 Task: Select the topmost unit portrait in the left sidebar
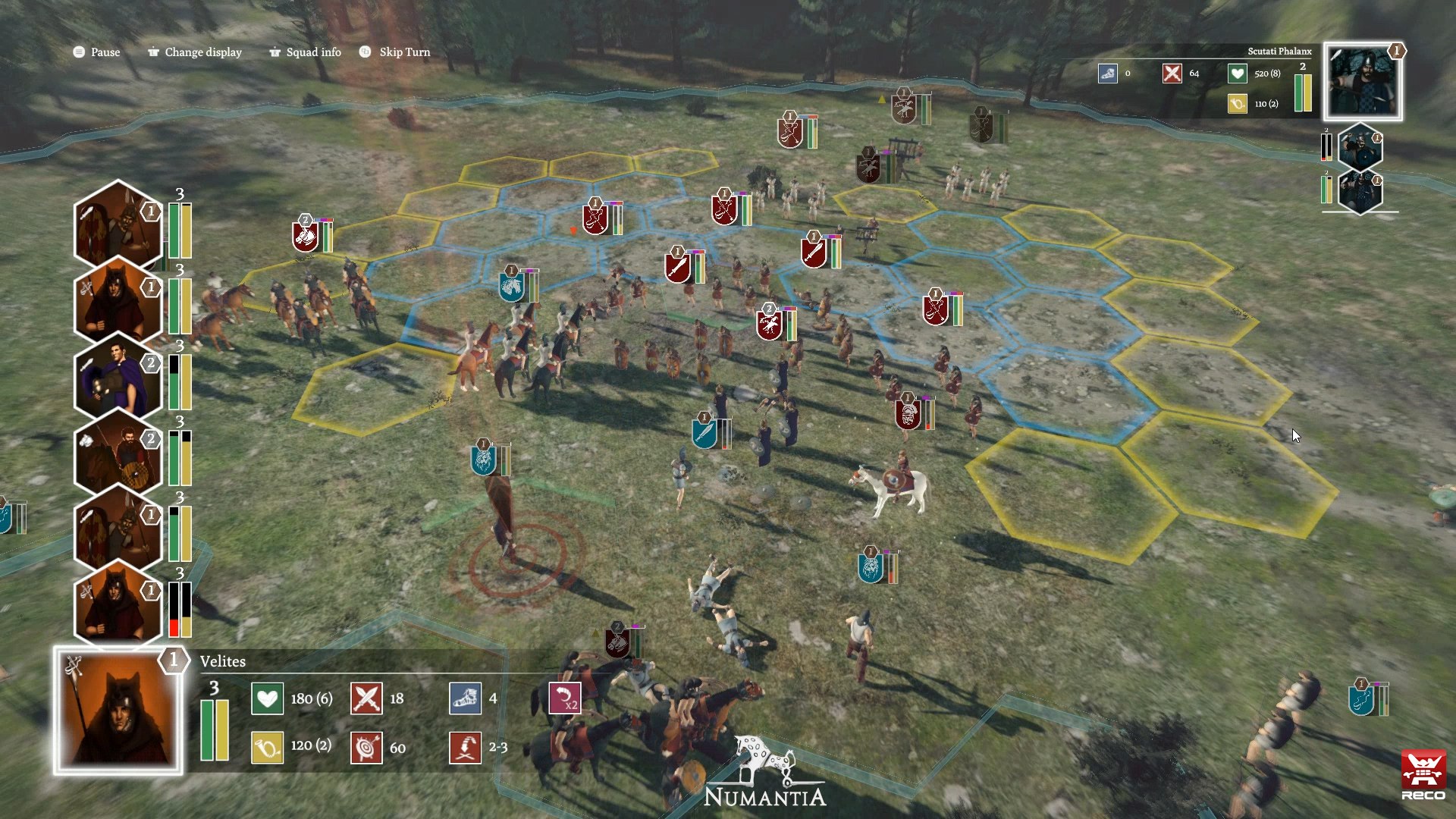coord(118,224)
